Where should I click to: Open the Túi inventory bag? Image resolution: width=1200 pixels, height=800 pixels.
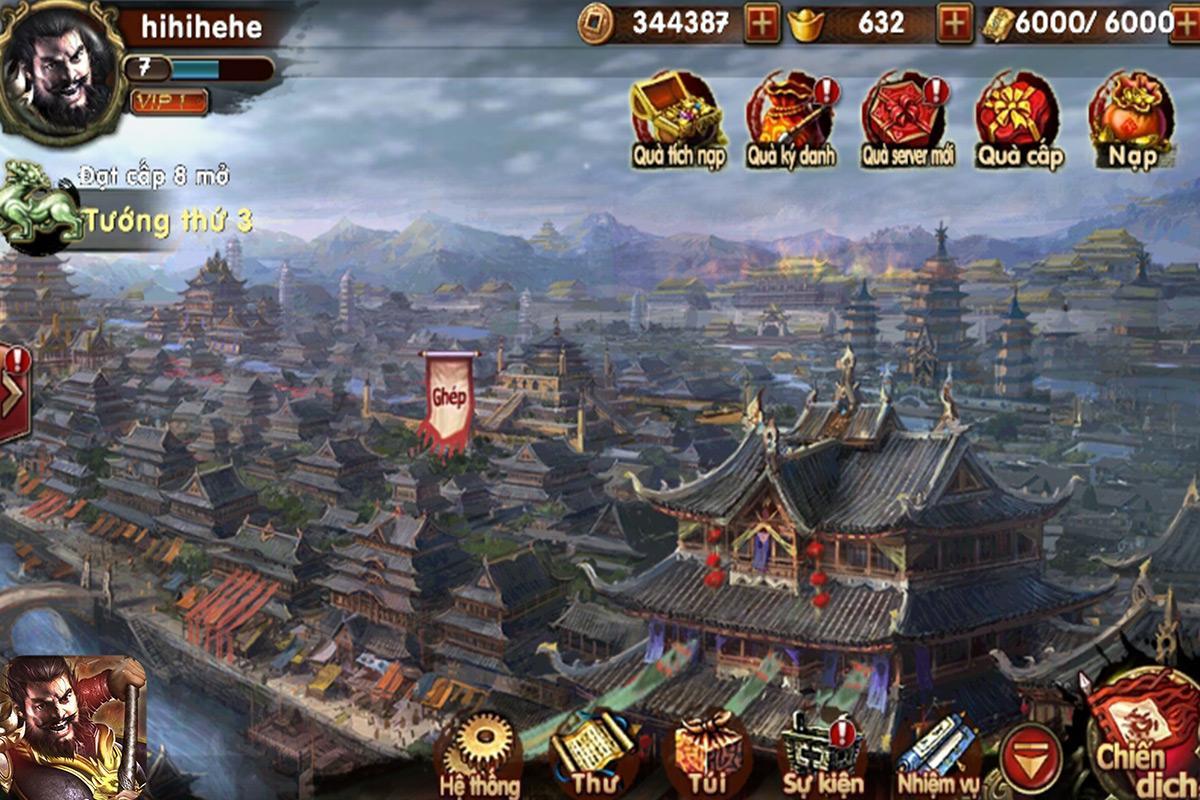(x=708, y=752)
